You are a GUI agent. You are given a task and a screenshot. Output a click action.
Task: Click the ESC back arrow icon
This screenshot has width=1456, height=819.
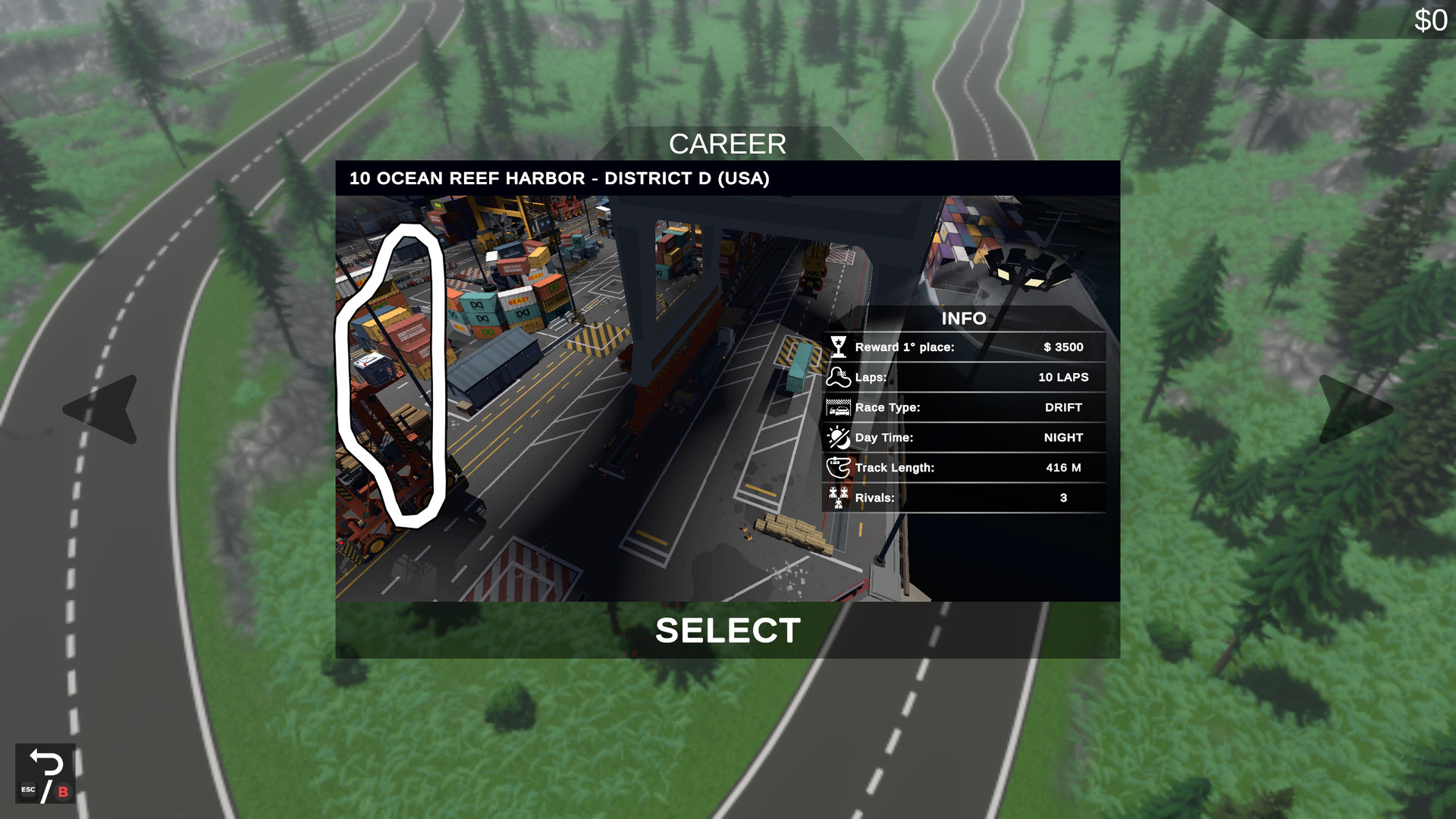(x=47, y=770)
